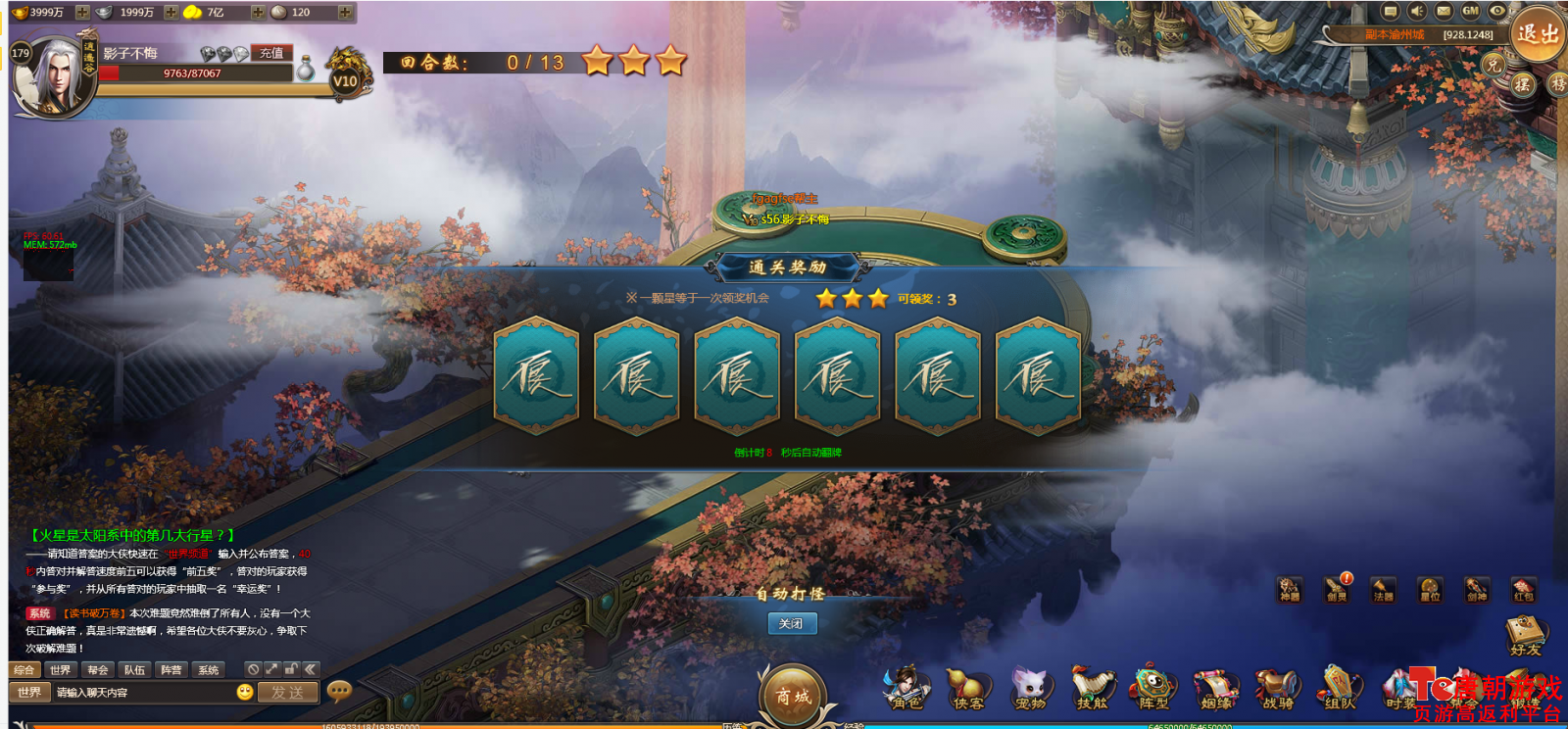Open the 好友 friends list
This screenshot has height=729, width=1568.
(1525, 636)
